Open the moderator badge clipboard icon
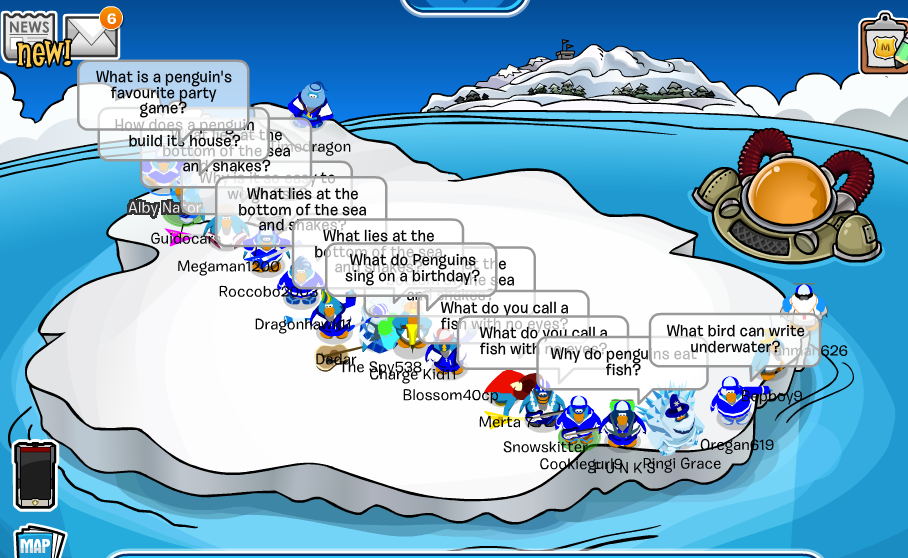The image size is (908, 558). [x=883, y=45]
